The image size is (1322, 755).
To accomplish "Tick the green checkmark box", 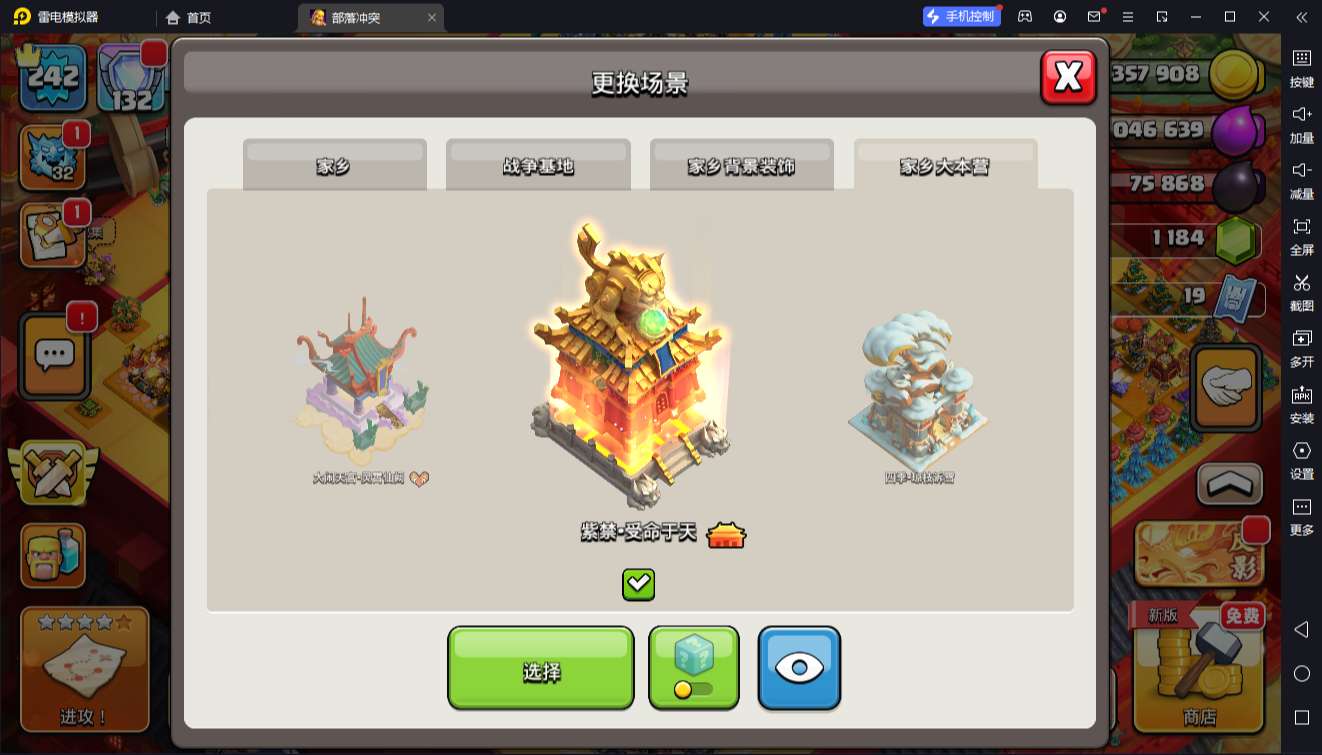I will point(638,584).
